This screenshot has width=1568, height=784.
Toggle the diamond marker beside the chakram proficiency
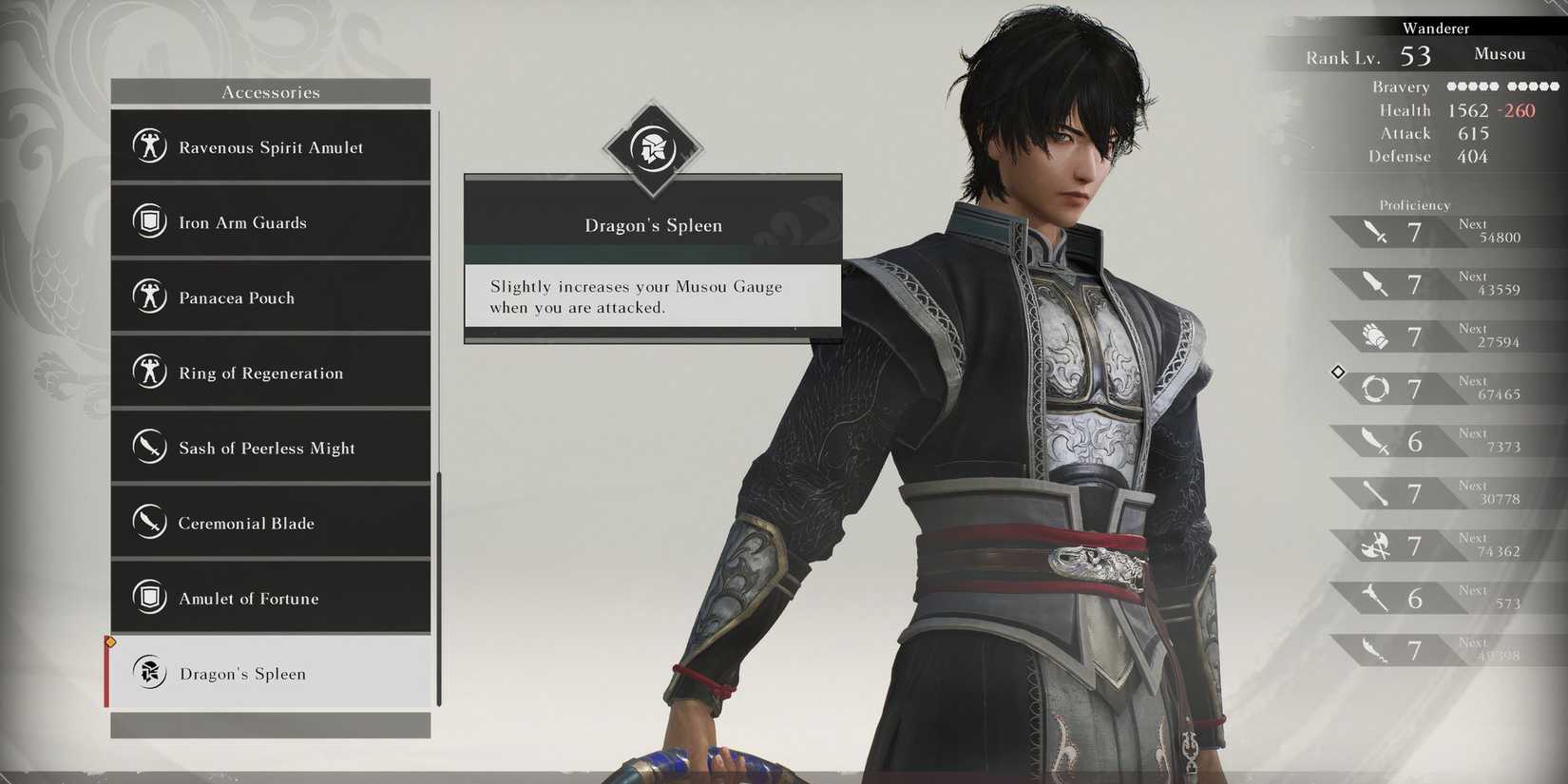click(x=1338, y=373)
